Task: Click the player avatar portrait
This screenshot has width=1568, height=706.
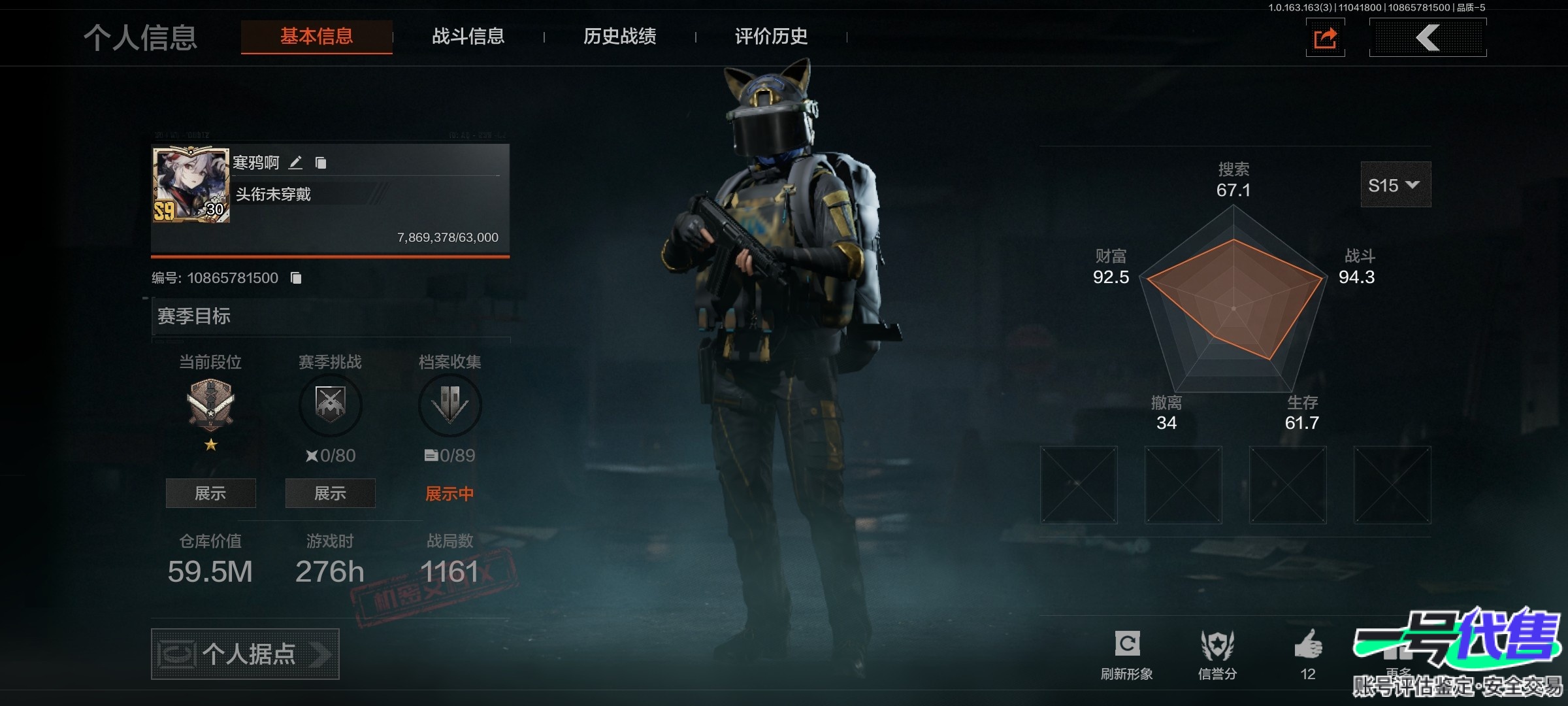Action: pyautogui.click(x=191, y=184)
